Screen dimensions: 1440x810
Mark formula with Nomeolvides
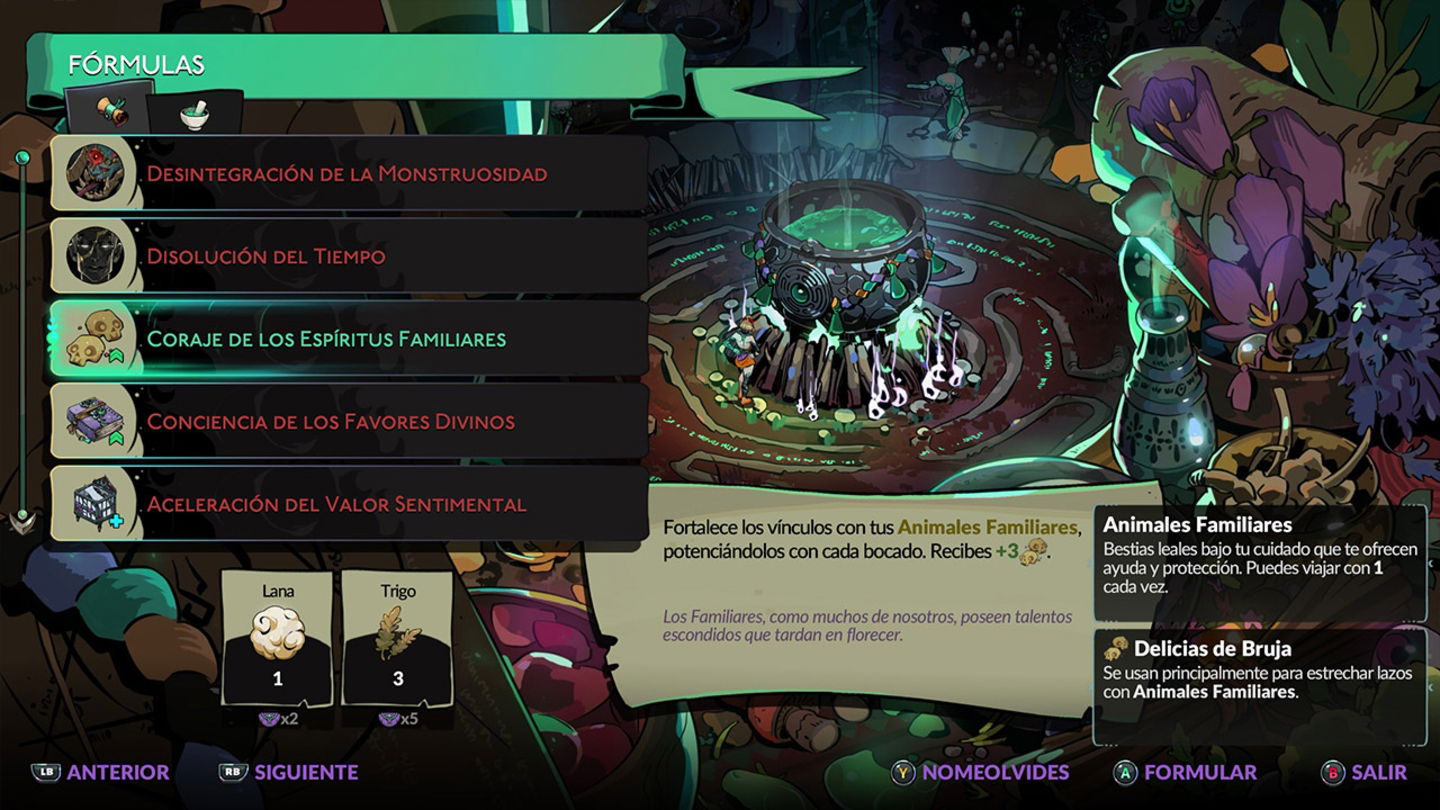pos(981,772)
